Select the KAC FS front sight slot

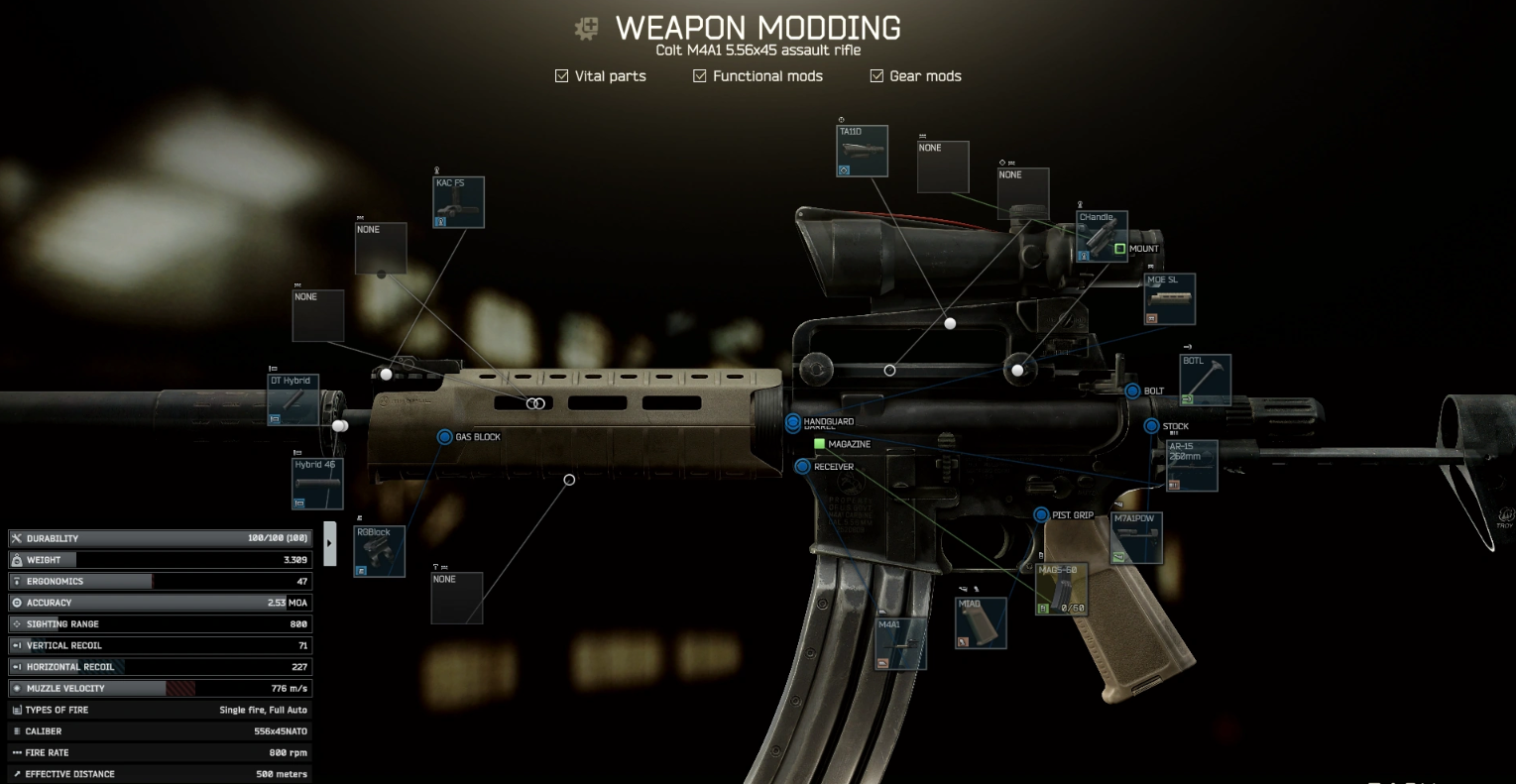coord(459,202)
